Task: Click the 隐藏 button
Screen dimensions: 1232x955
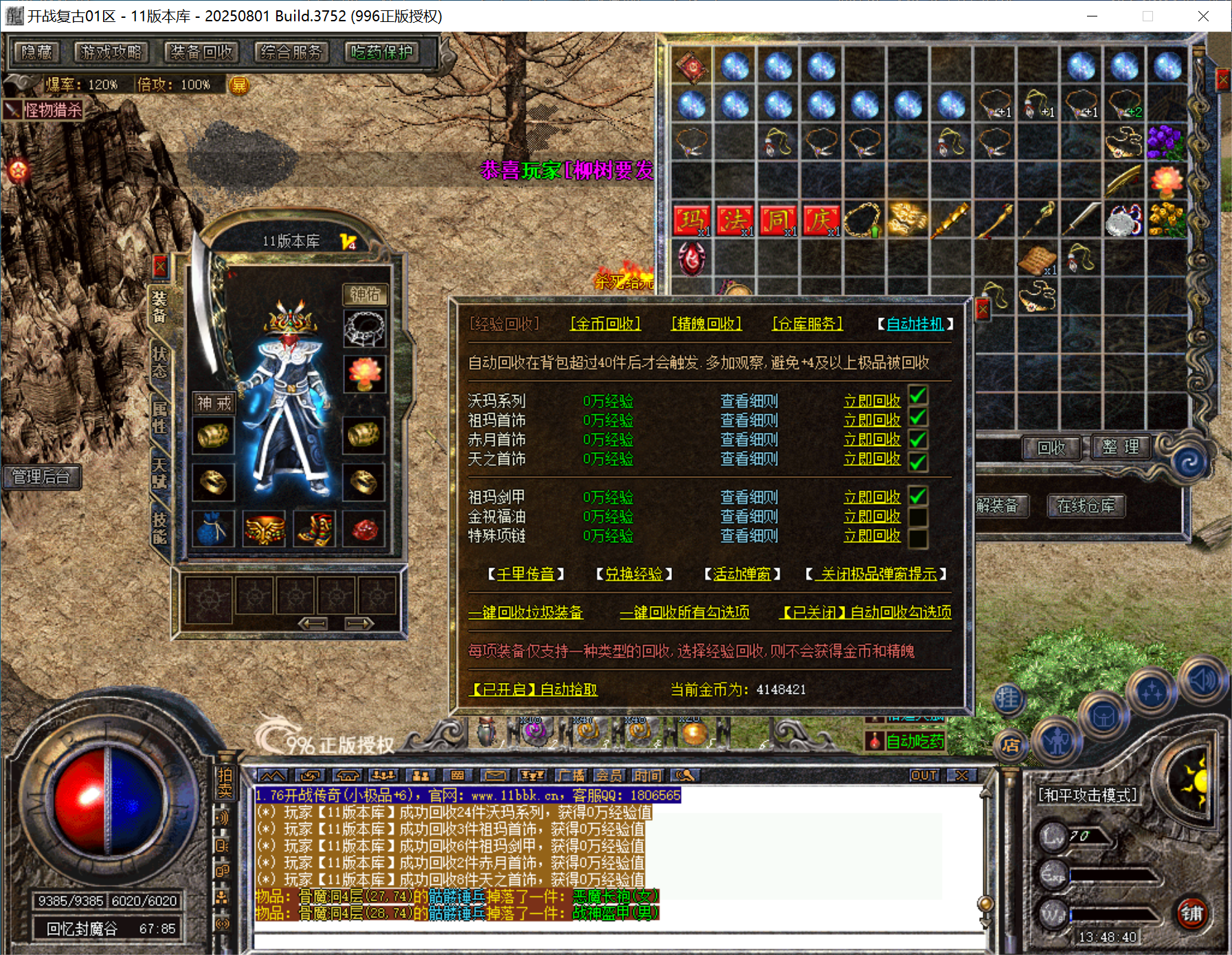Action: pyautogui.click(x=37, y=52)
